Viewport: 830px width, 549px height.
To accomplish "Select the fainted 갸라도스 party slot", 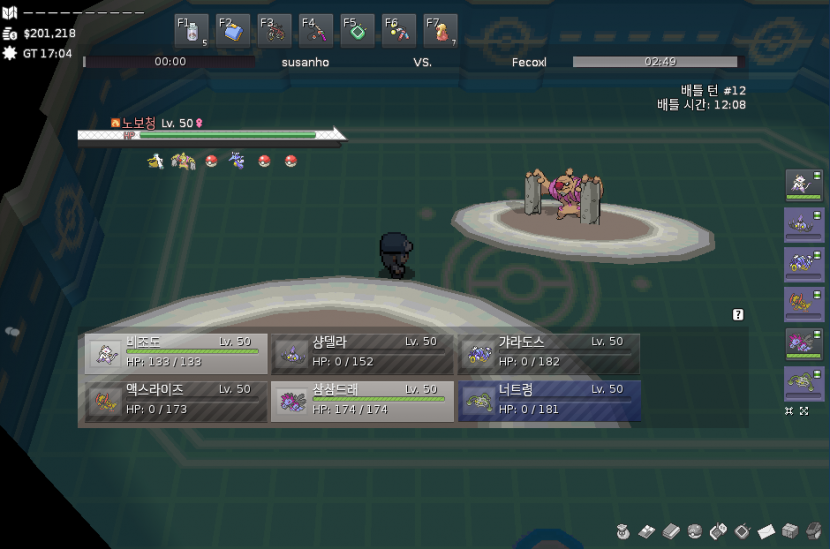I will coord(549,354).
